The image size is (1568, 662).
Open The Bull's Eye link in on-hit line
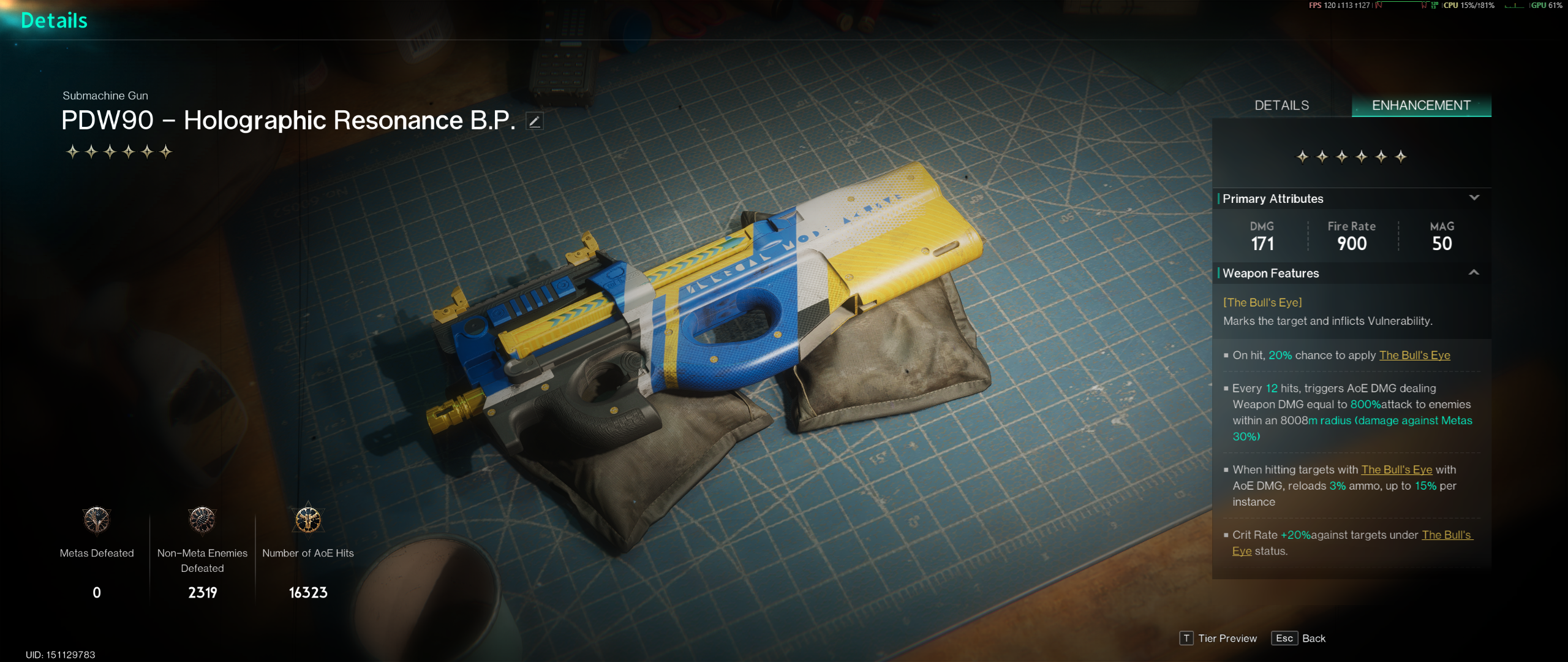click(x=1414, y=356)
